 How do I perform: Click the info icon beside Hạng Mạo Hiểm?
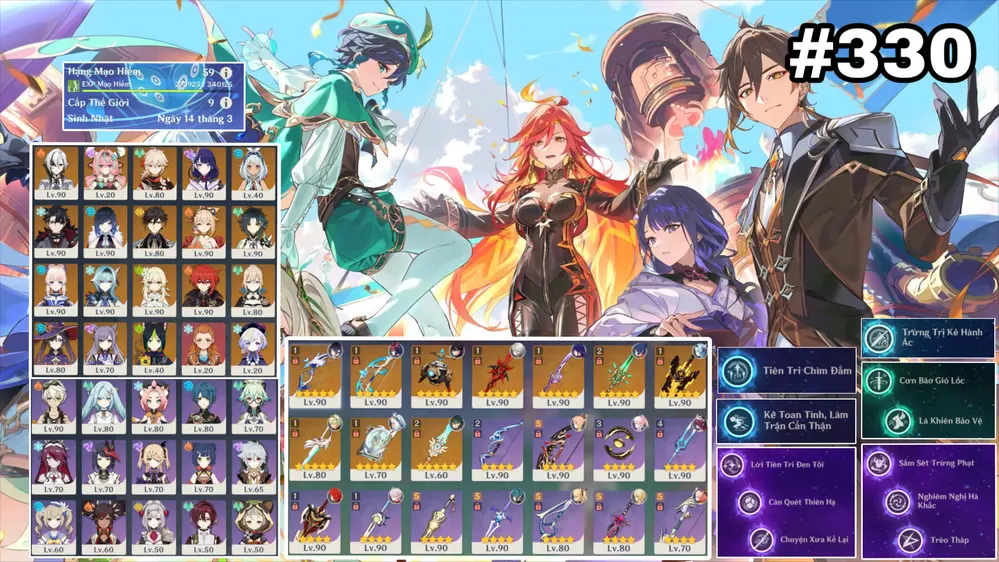click(x=227, y=73)
